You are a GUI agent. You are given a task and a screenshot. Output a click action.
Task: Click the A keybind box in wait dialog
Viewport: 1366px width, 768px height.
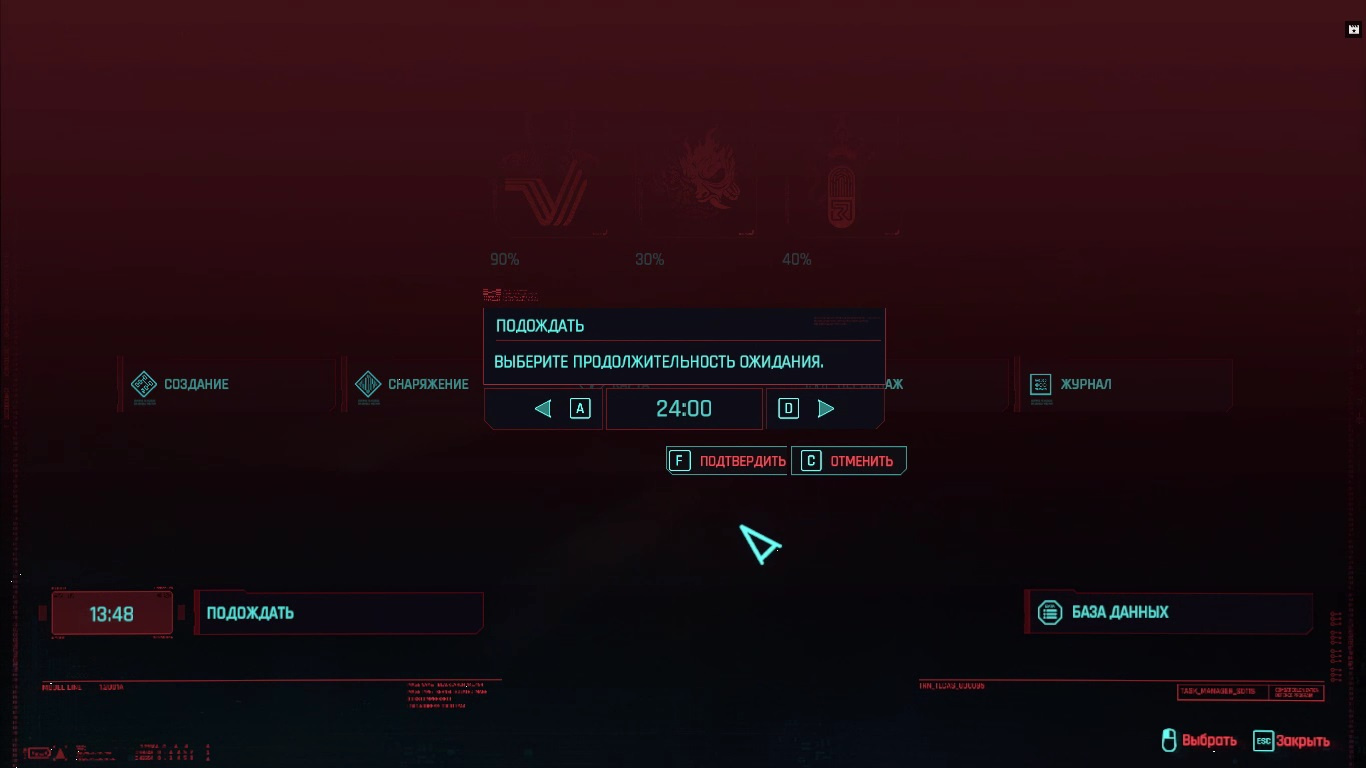point(580,408)
